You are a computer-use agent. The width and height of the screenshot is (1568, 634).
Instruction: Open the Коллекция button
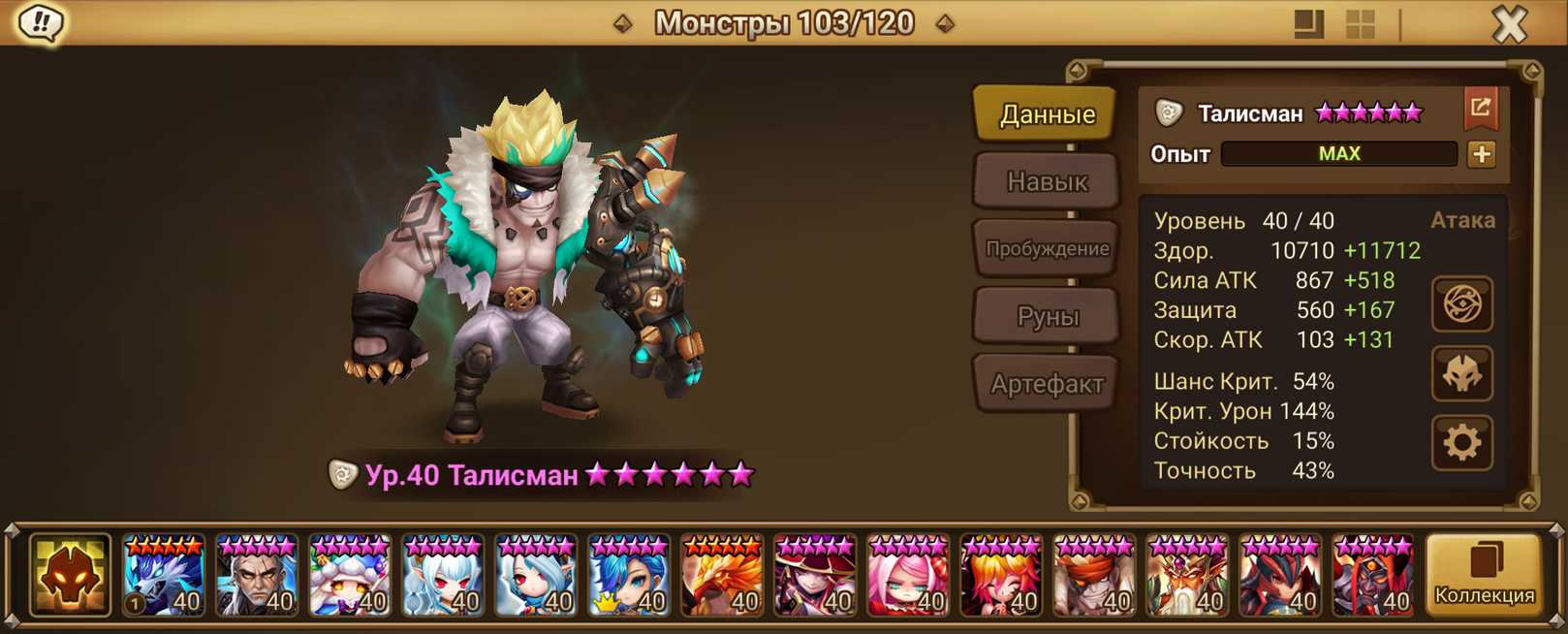[x=1484, y=576]
